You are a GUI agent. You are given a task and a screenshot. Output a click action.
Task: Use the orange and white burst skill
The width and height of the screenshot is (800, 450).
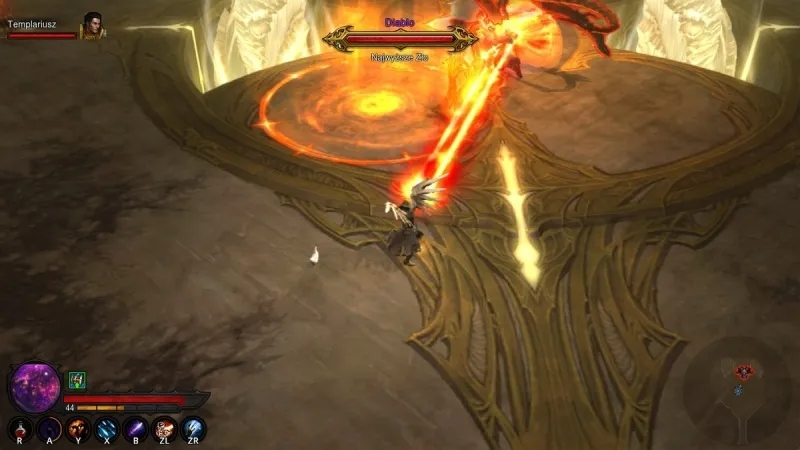(165, 430)
